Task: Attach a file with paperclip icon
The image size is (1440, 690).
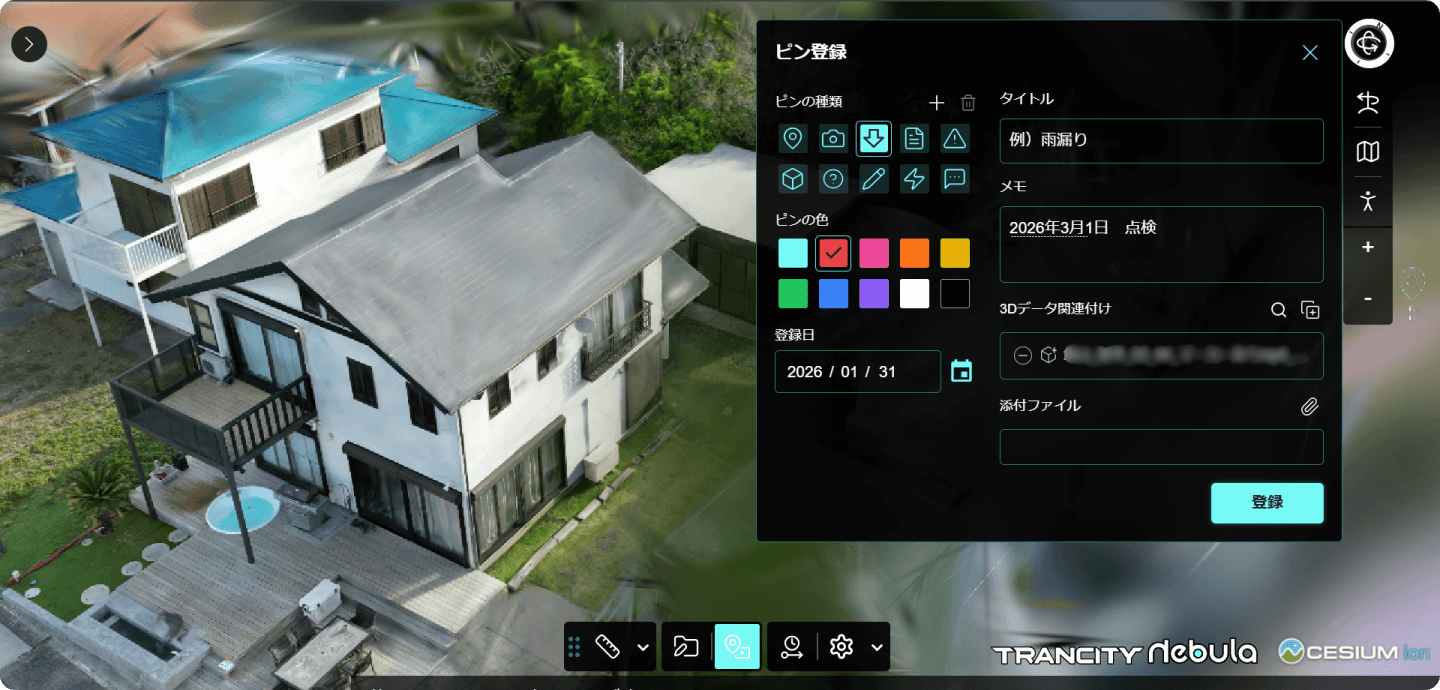Action: point(1309,407)
